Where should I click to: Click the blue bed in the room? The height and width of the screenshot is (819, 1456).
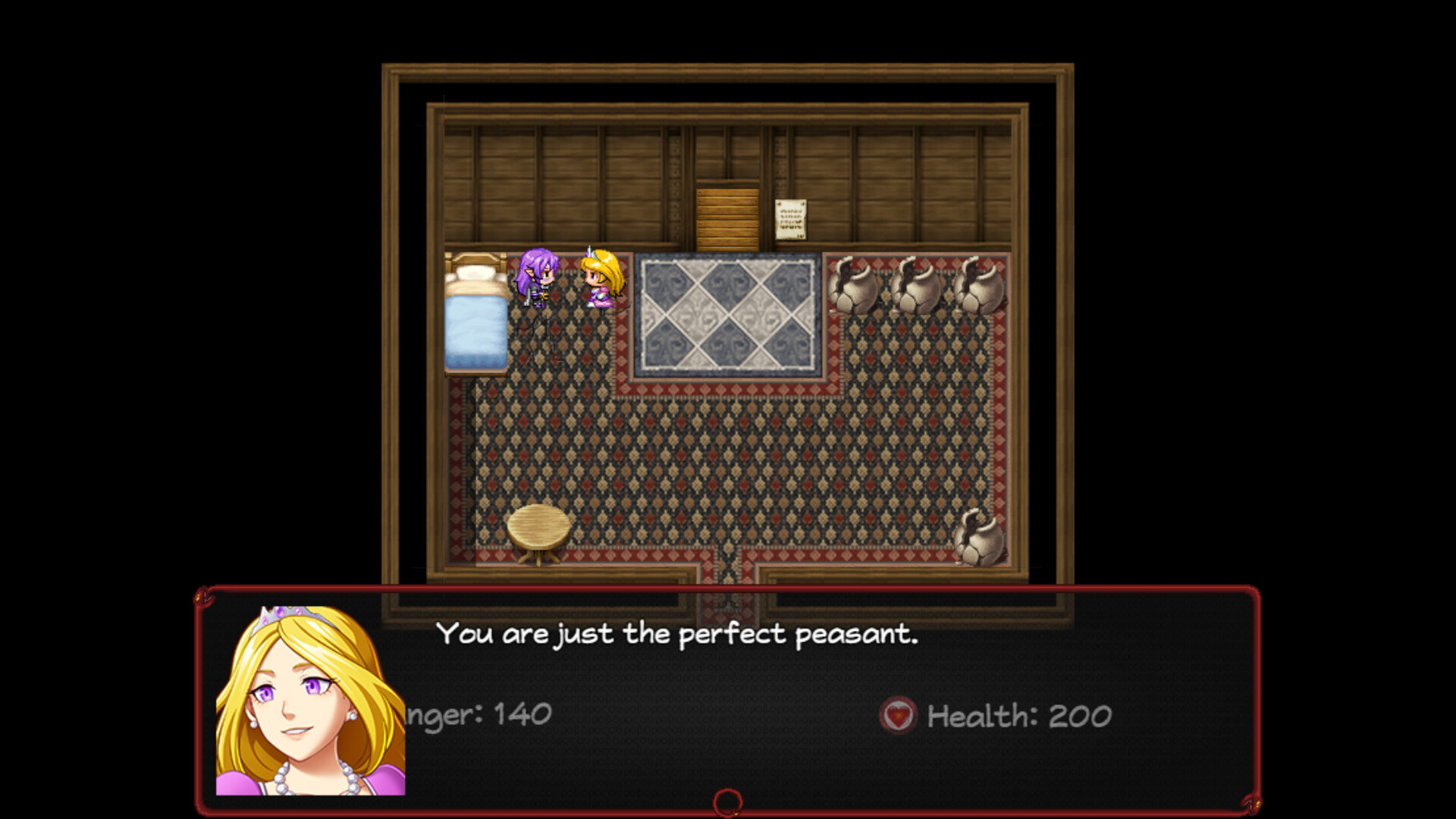point(476,326)
